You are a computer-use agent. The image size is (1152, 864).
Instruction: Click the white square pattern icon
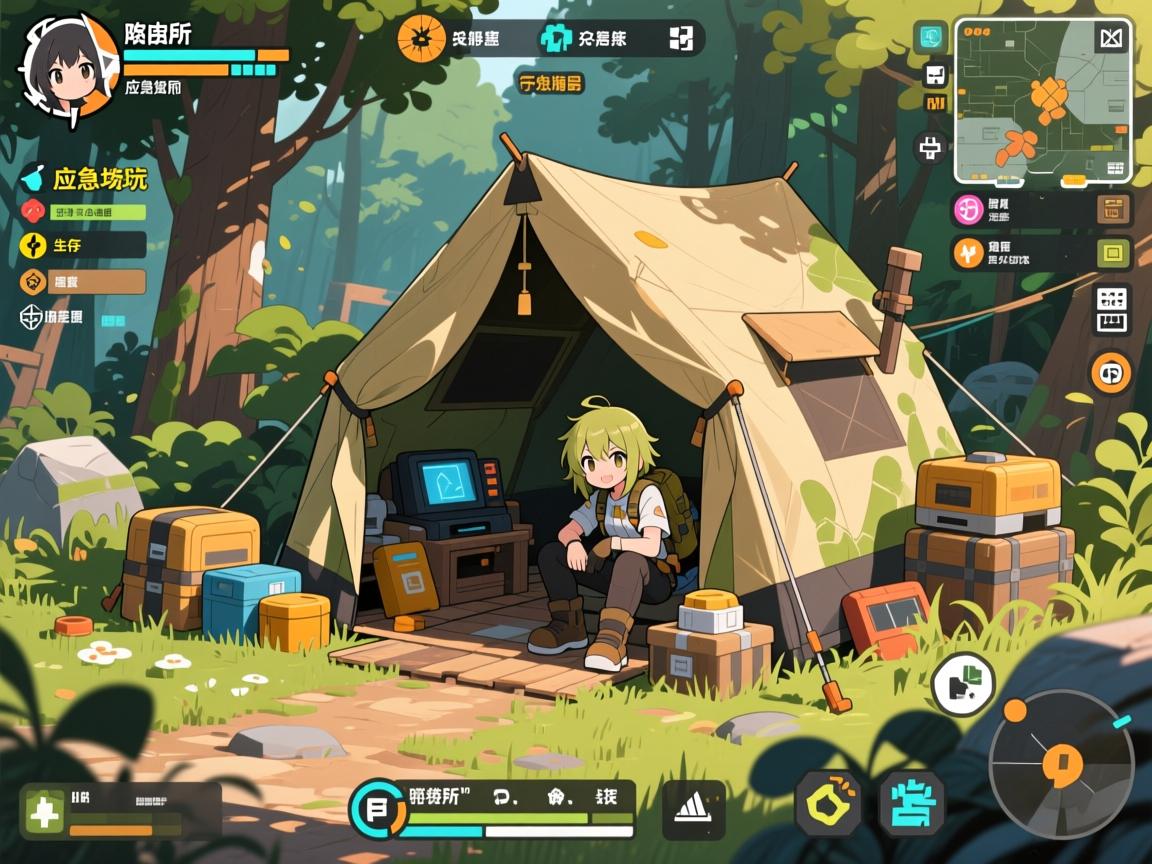tap(681, 39)
